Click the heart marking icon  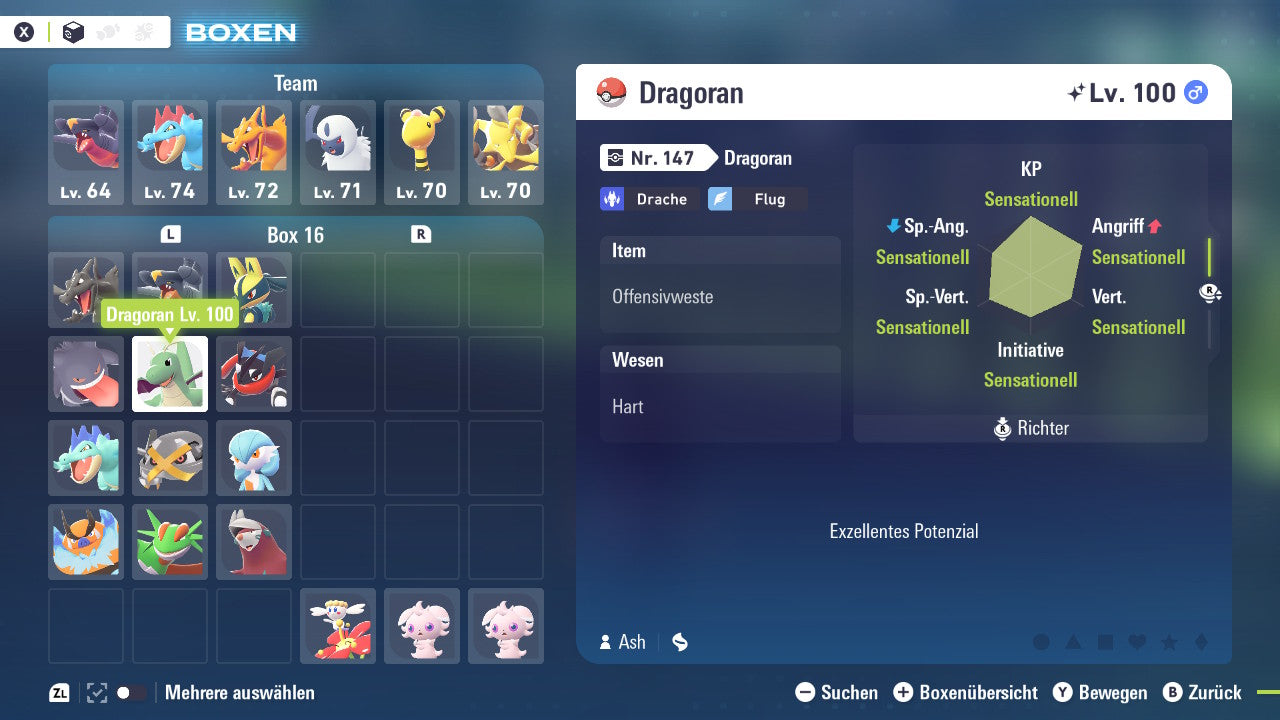pyautogui.click(x=1137, y=643)
